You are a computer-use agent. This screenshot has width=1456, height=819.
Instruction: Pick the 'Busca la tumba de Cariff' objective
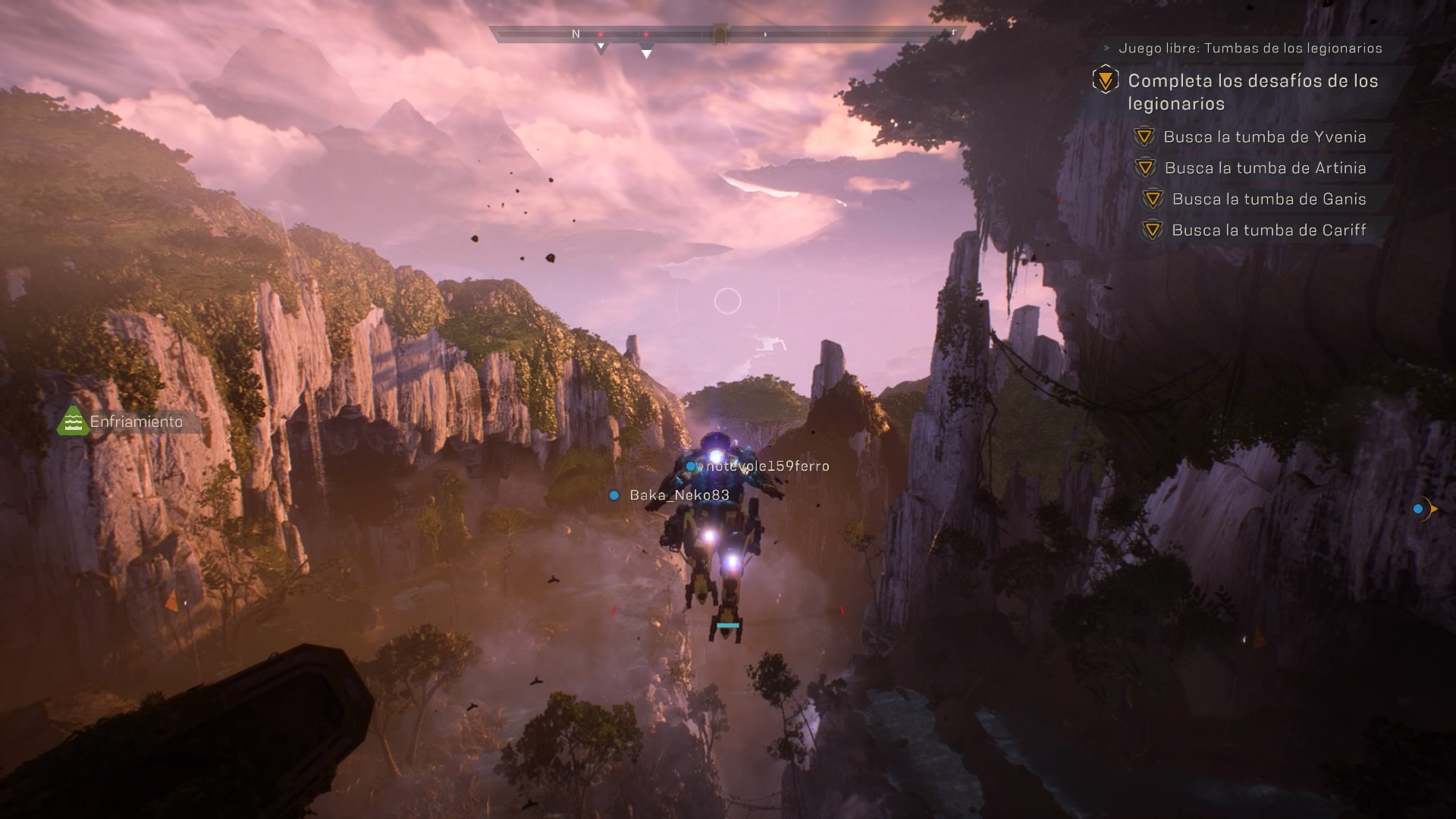click(1269, 231)
